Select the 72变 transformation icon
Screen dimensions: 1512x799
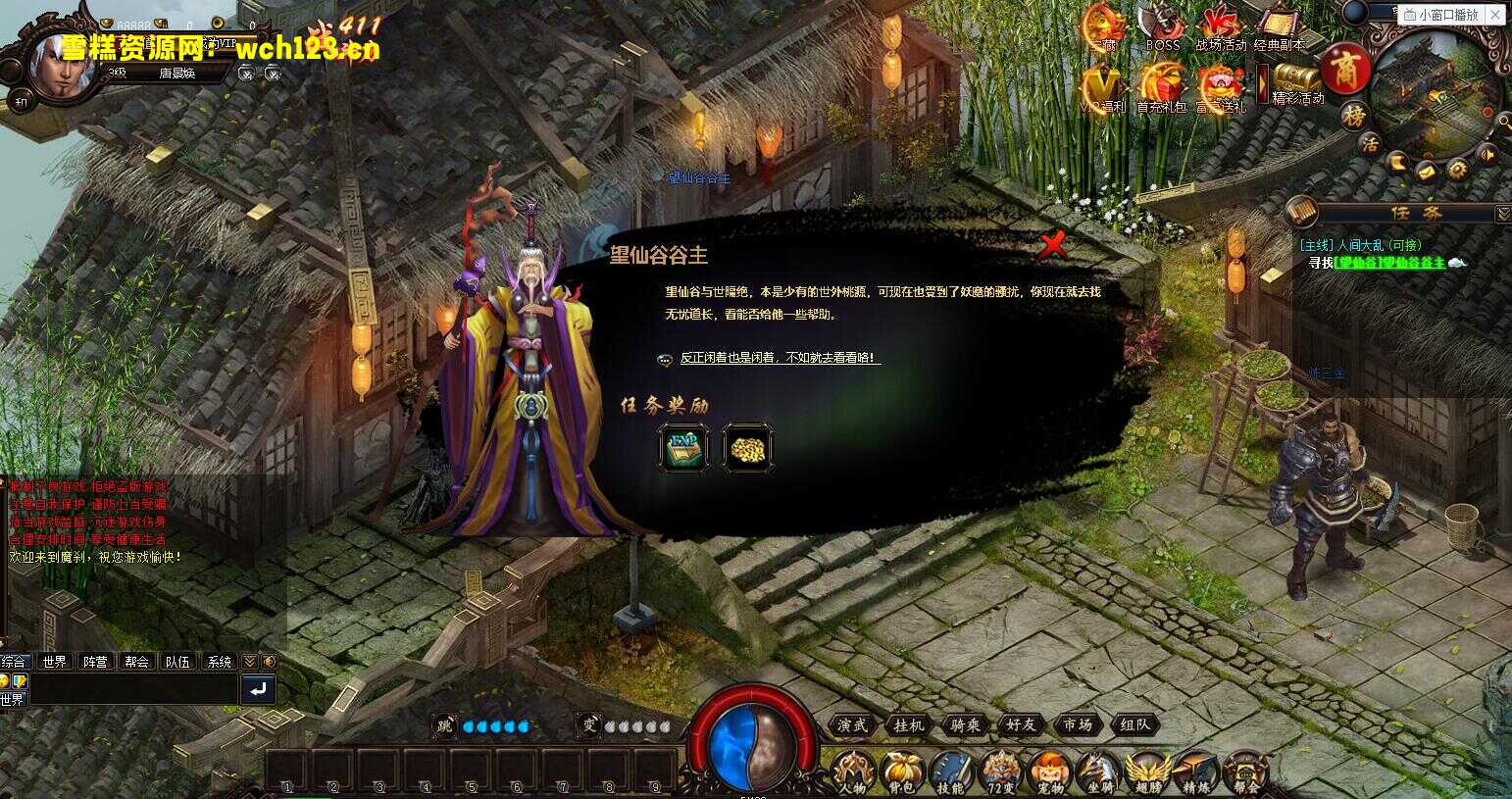click(x=1000, y=772)
